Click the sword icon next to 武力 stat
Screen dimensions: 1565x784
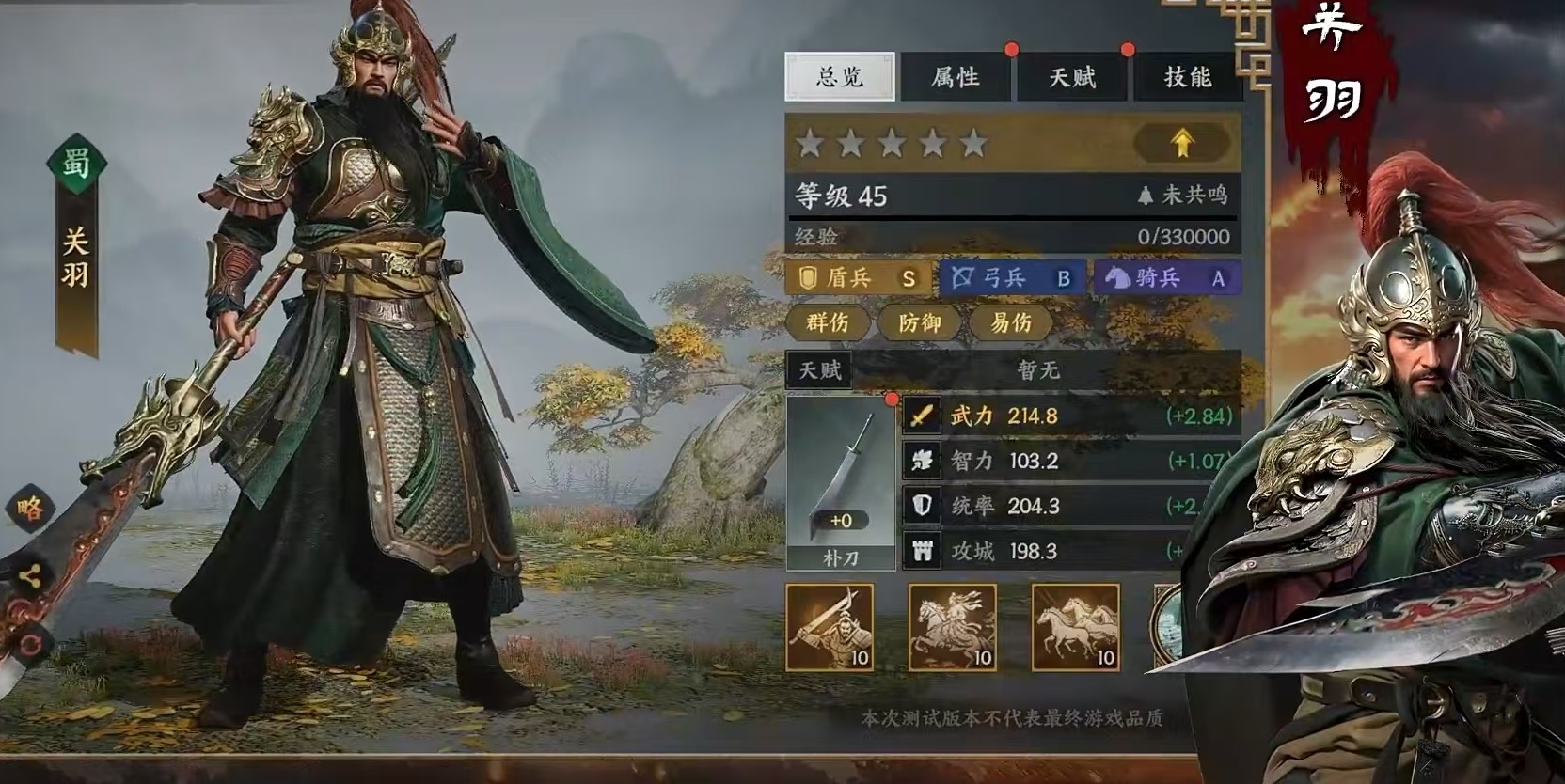click(921, 414)
